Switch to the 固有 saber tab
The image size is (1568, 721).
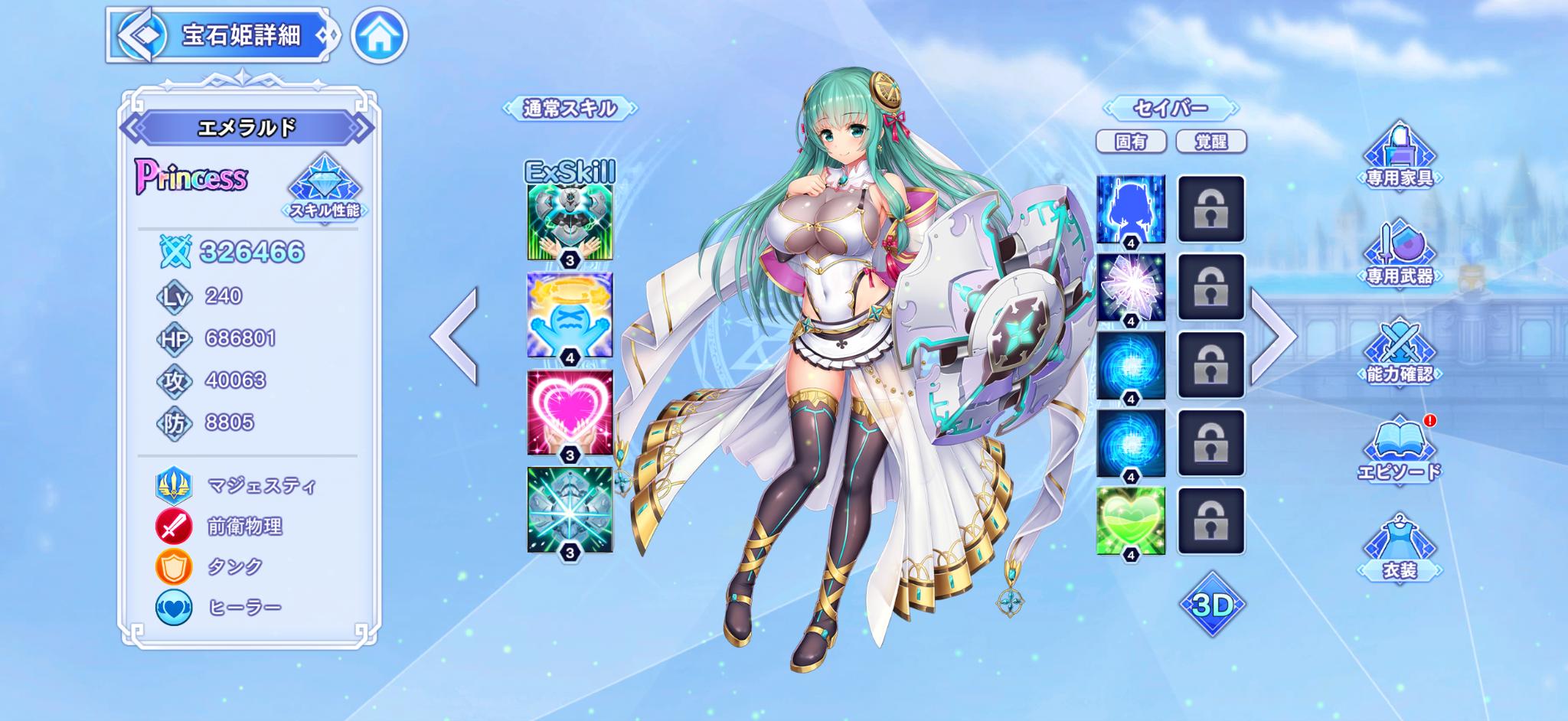(x=1131, y=142)
